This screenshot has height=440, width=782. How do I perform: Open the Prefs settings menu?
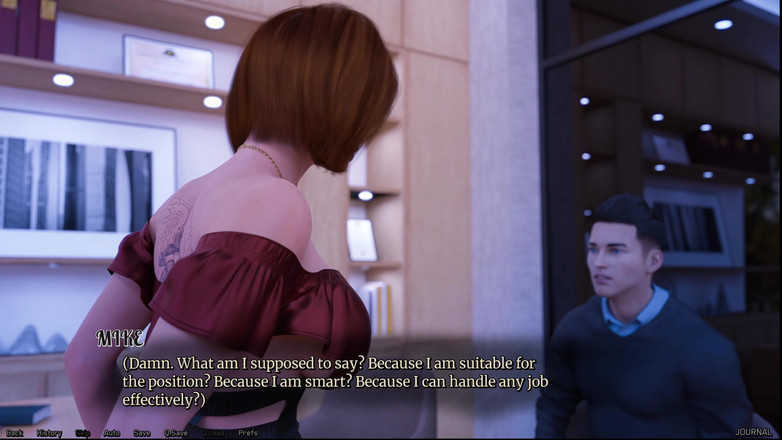point(248,433)
